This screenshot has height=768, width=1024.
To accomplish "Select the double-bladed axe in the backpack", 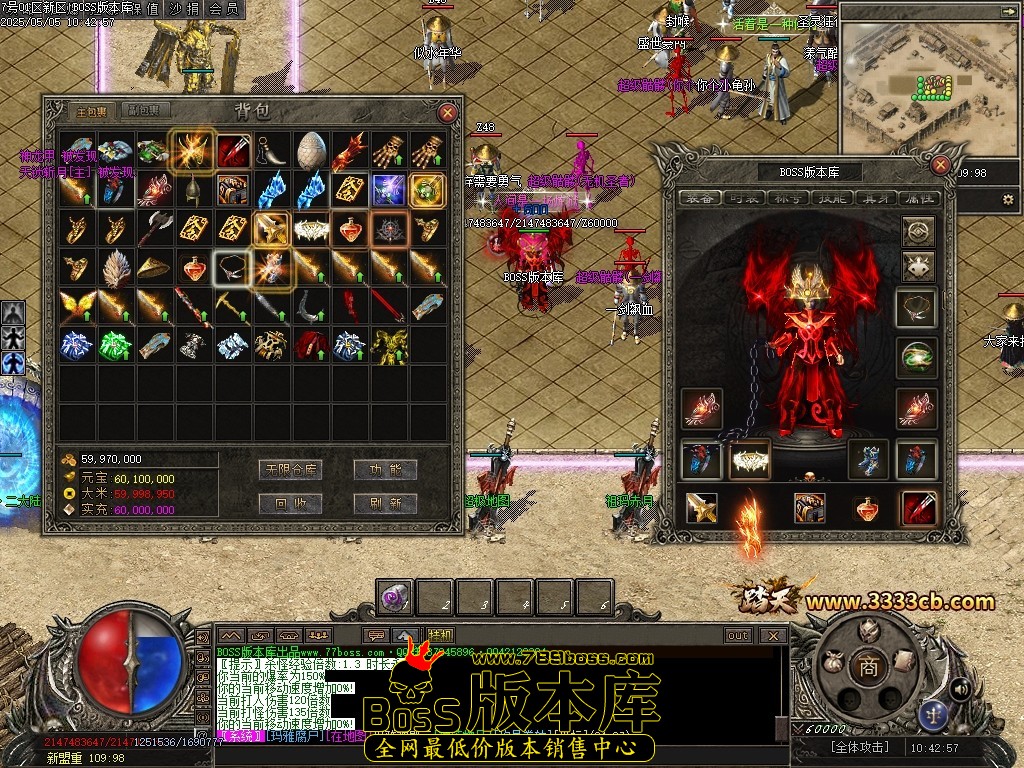I will [x=154, y=229].
